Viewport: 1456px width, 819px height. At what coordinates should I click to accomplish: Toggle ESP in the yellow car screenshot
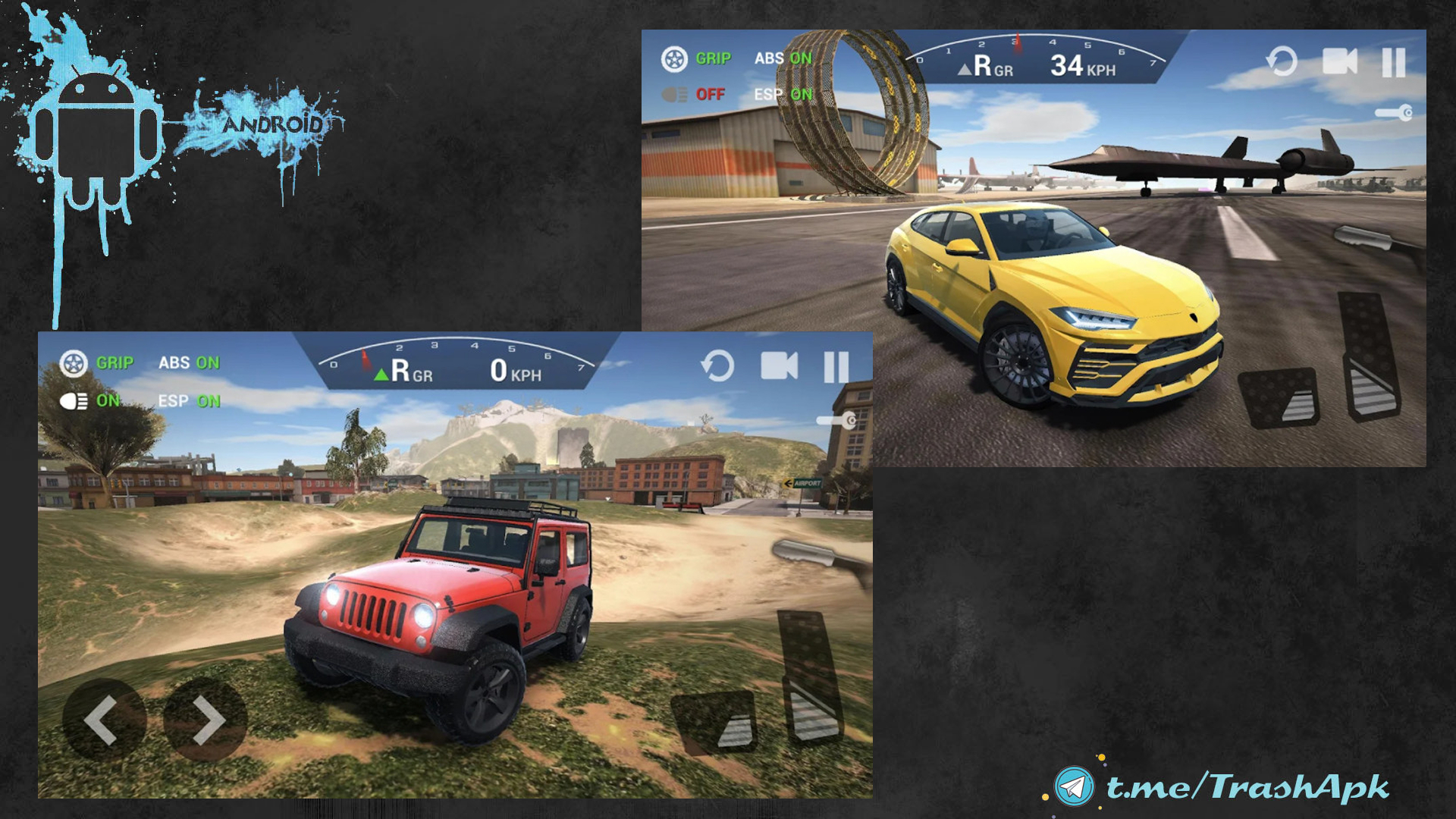pyautogui.click(x=783, y=95)
